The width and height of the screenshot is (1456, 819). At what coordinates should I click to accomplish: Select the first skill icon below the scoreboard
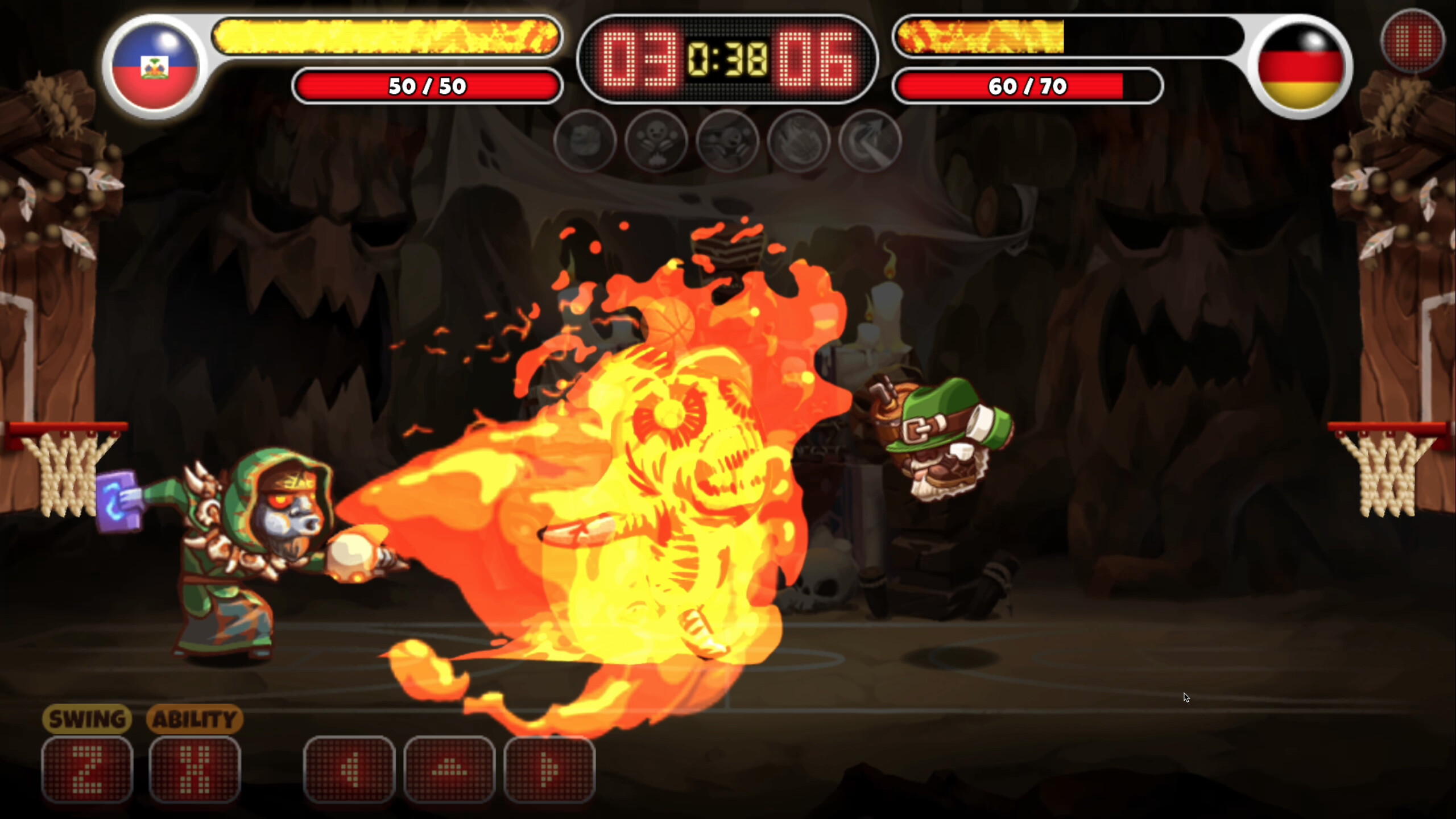pyautogui.click(x=586, y=142)
